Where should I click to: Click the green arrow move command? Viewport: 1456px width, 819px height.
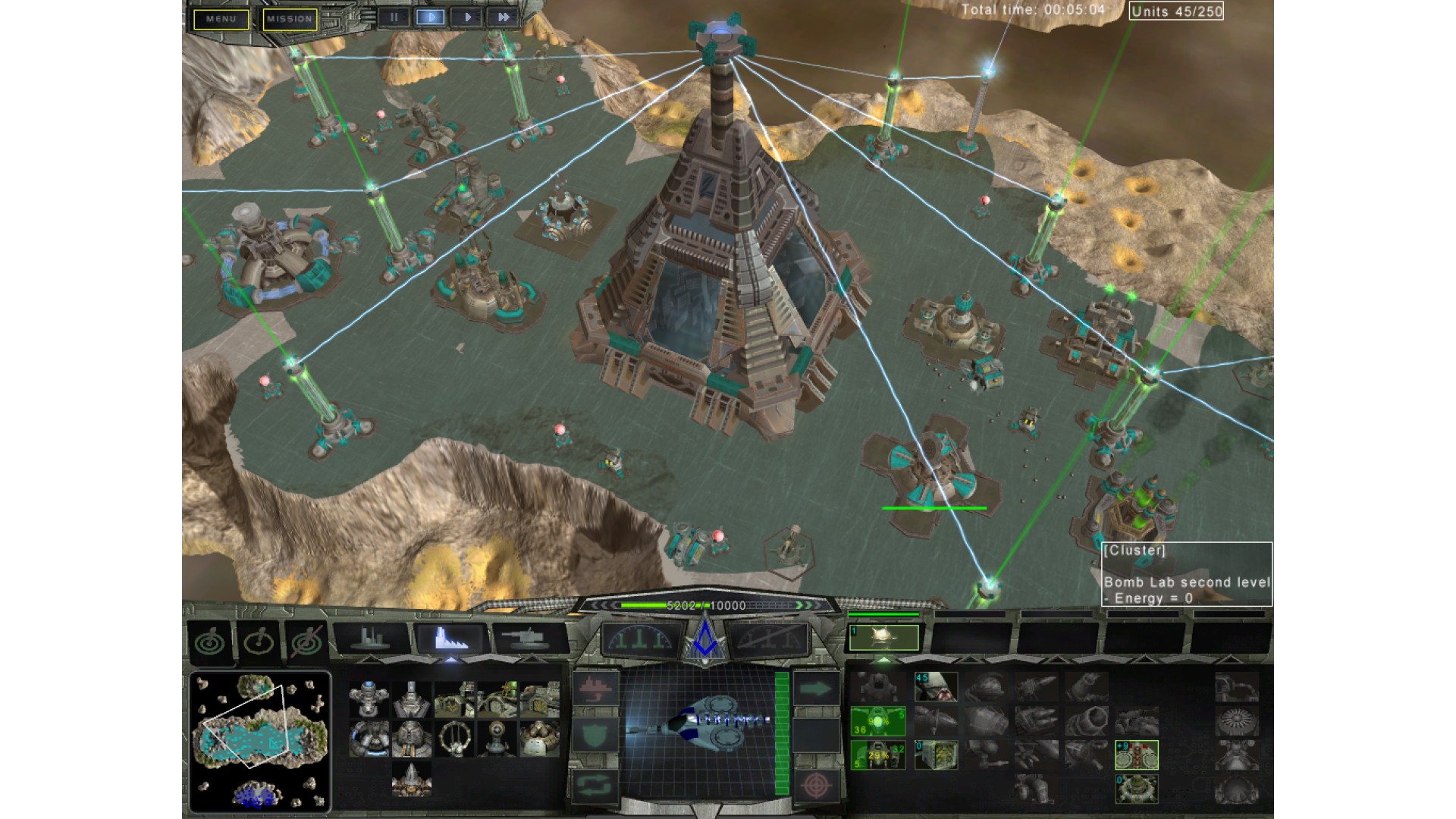pos(817,689)
